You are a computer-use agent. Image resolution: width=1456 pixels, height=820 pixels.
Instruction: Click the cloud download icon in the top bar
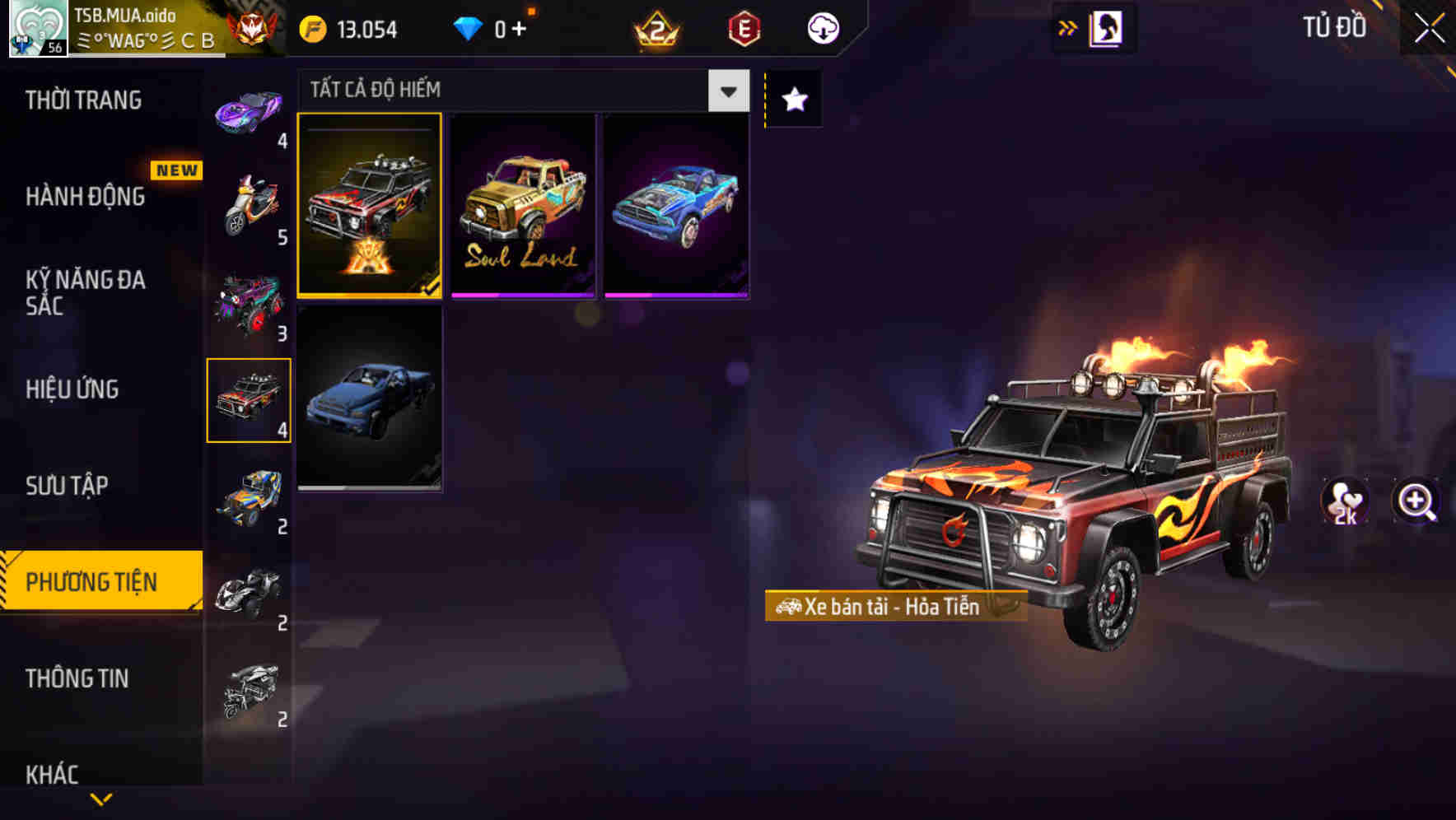click(x=822, y=28)
